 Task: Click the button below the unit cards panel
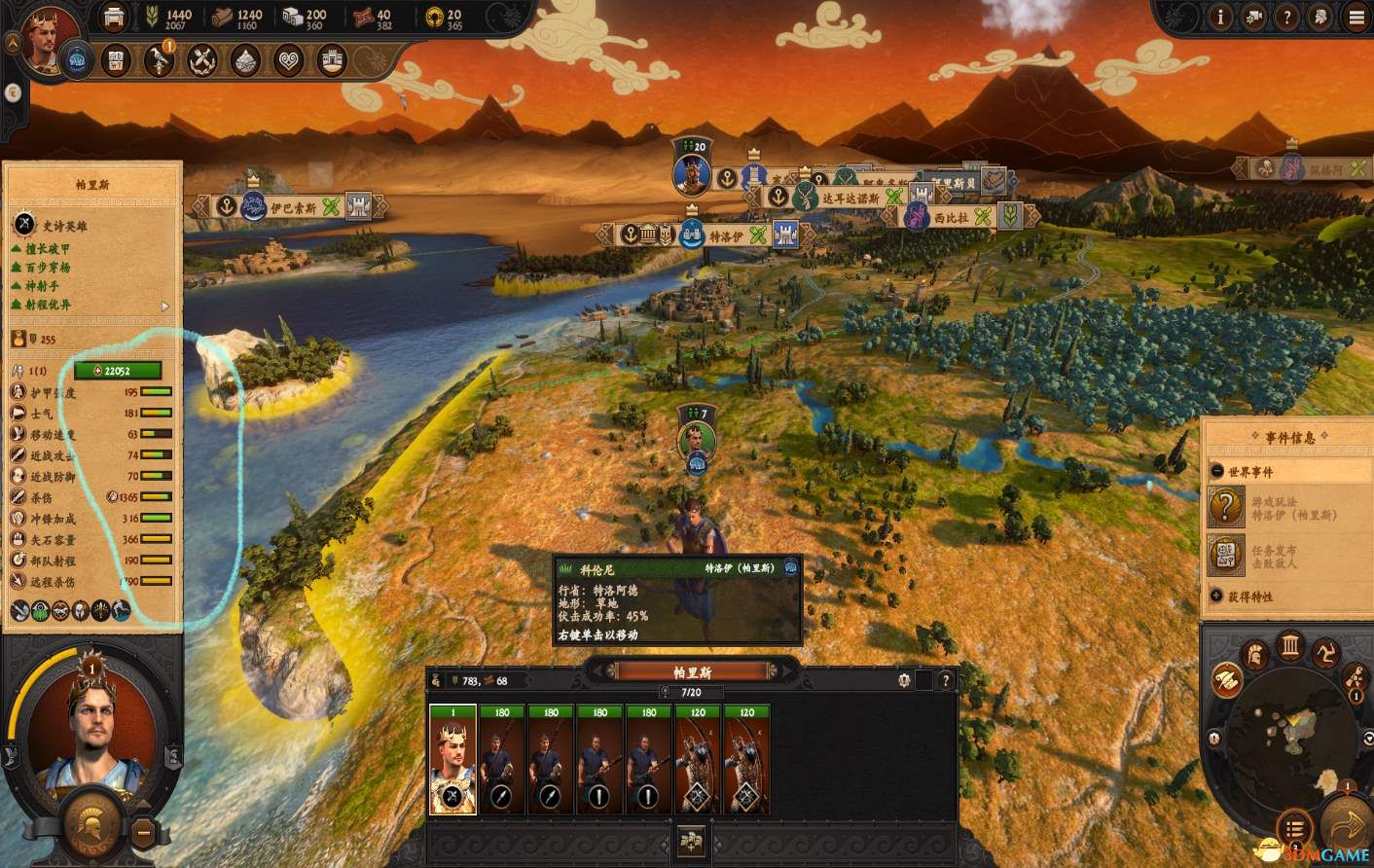(692, 841)
